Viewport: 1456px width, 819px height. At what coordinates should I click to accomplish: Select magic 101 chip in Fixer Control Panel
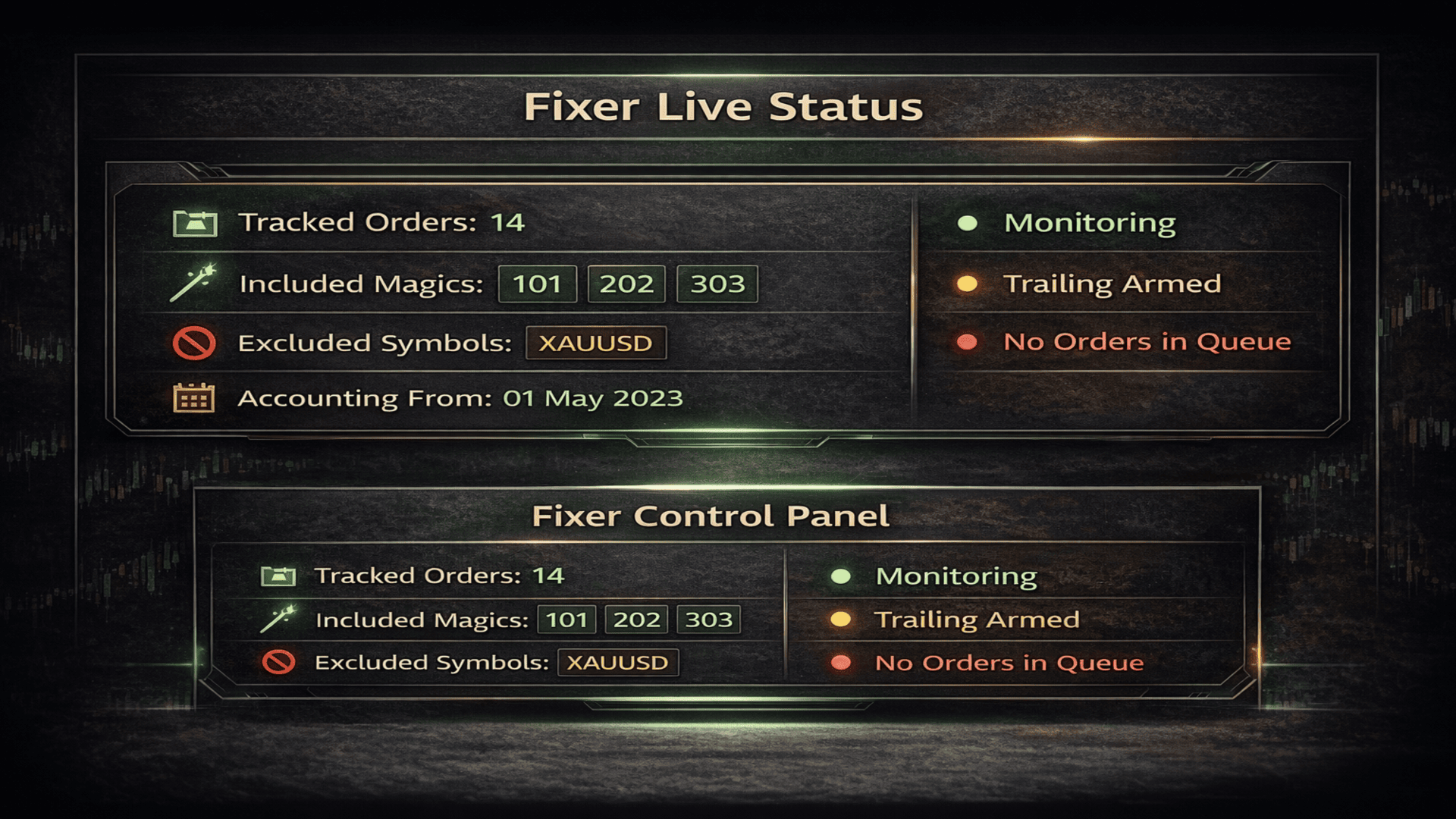[566, 620]
